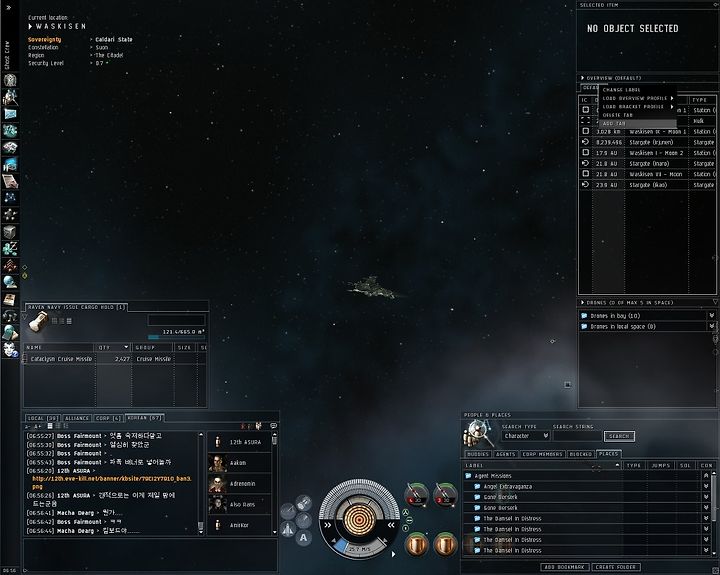Open the Search Type dropdown set to Character
Image resolution: width=720 pixels, height=575 pixels.
[526, 436]
